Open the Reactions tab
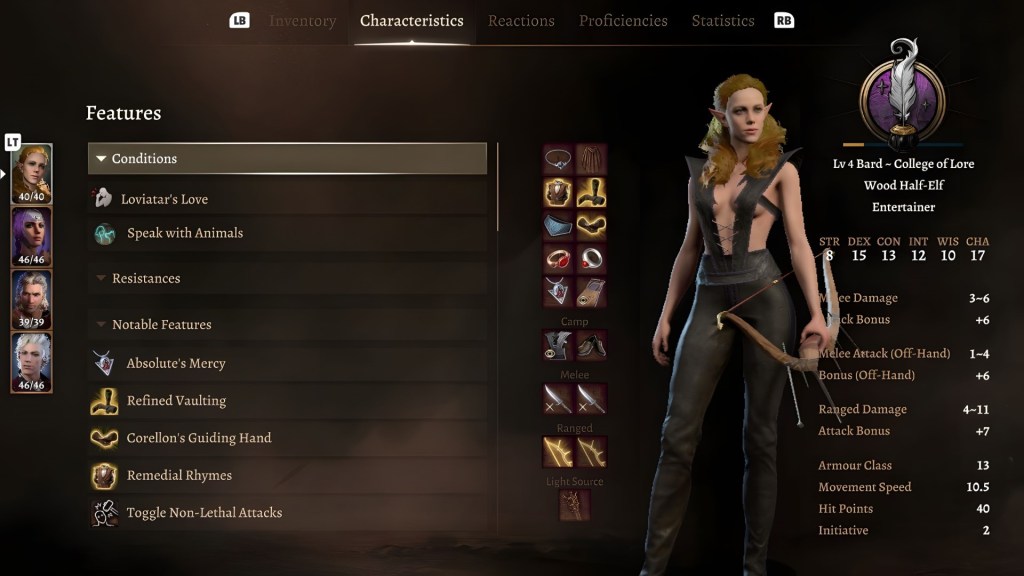 [521, 21]
